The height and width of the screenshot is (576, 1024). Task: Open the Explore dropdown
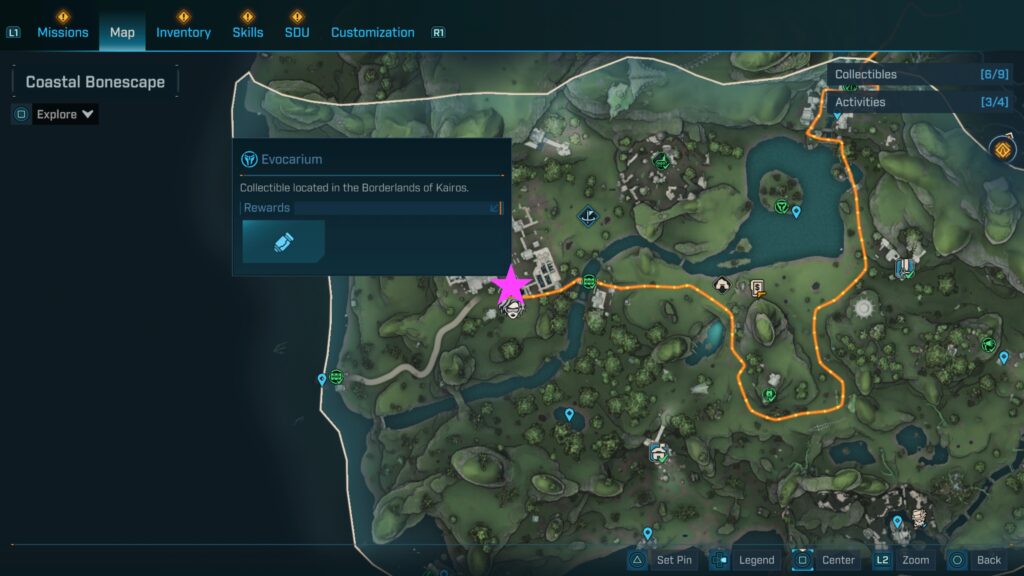tap(65, 114)
